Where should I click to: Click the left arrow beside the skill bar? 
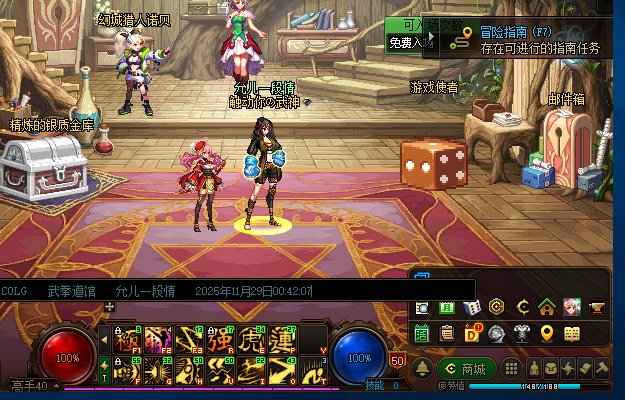pos(104,340)
